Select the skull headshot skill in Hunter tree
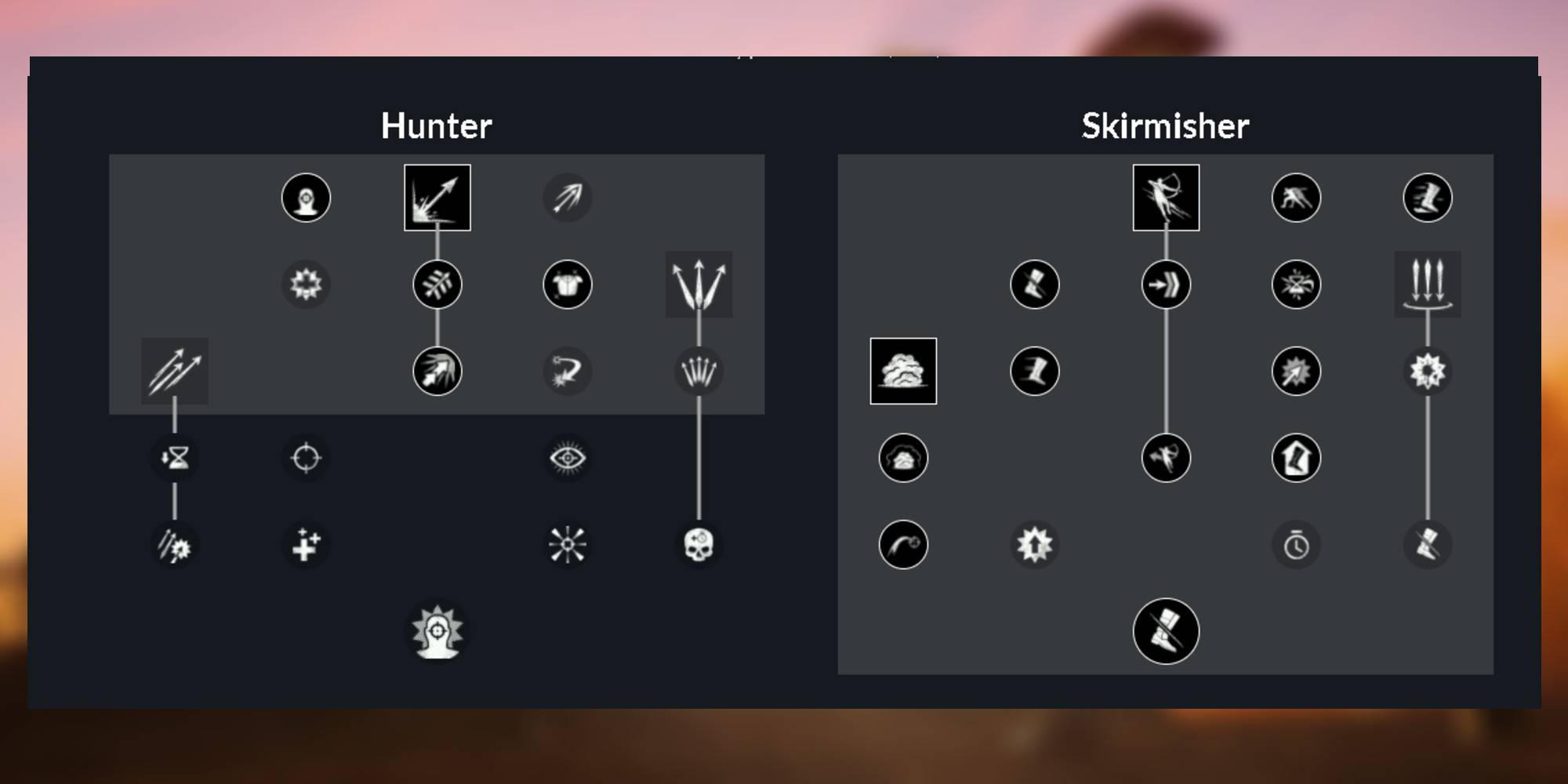 coord(700,543)
